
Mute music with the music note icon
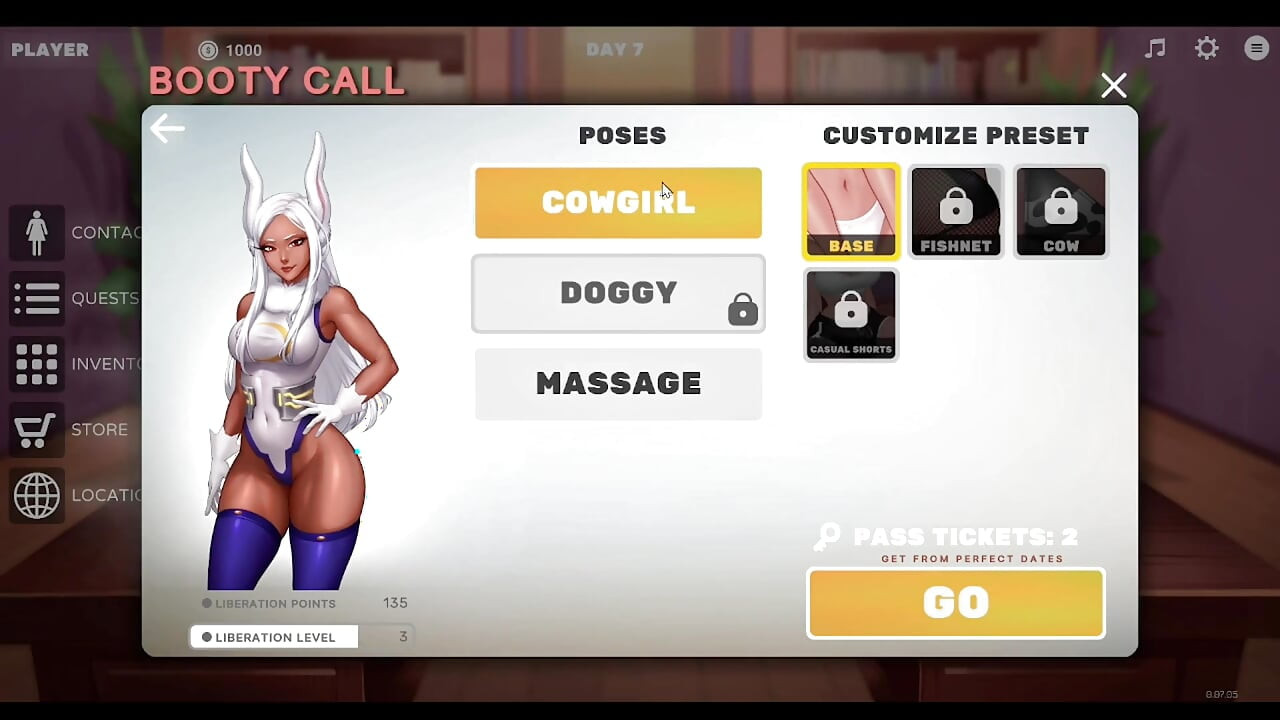(x=1155, y=47)
